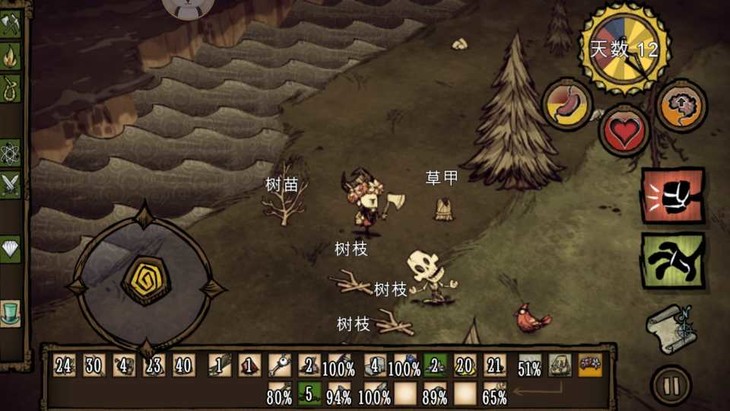The width and height of the screenshot is (730, 411).
Task: Open the Dress top-hat crafting tab
Action: [11, 312]
